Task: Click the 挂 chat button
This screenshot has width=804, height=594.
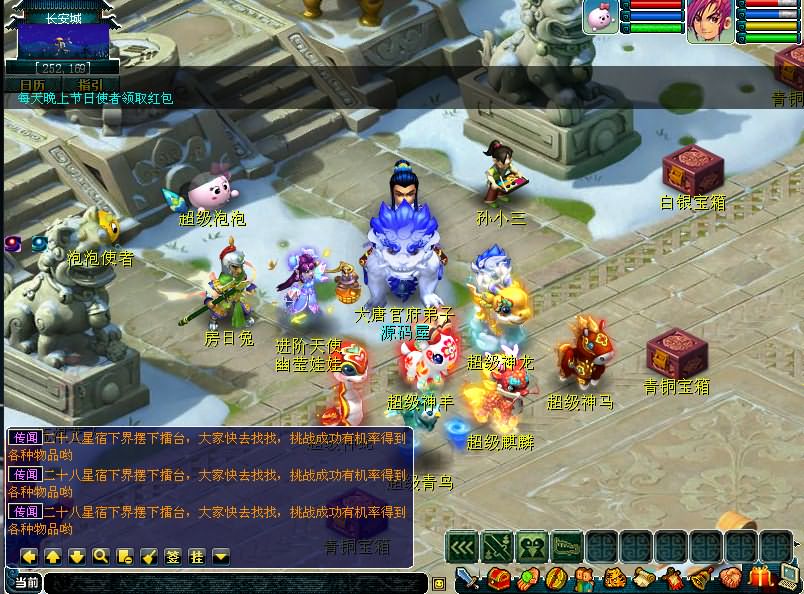Action: click(x=196, y=556)
